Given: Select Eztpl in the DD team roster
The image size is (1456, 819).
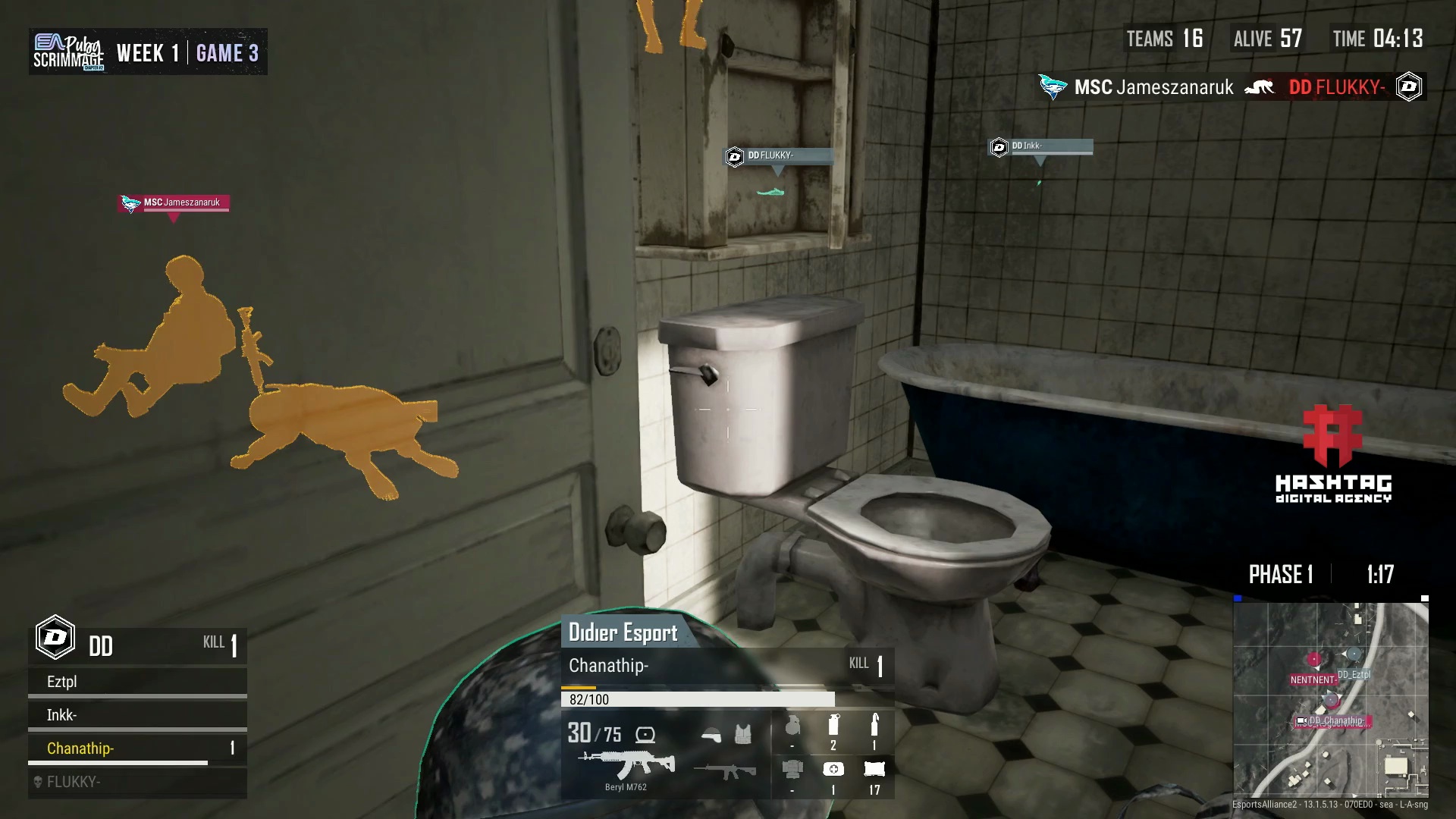Looking at the screenshot, I should tap(136, 682).
